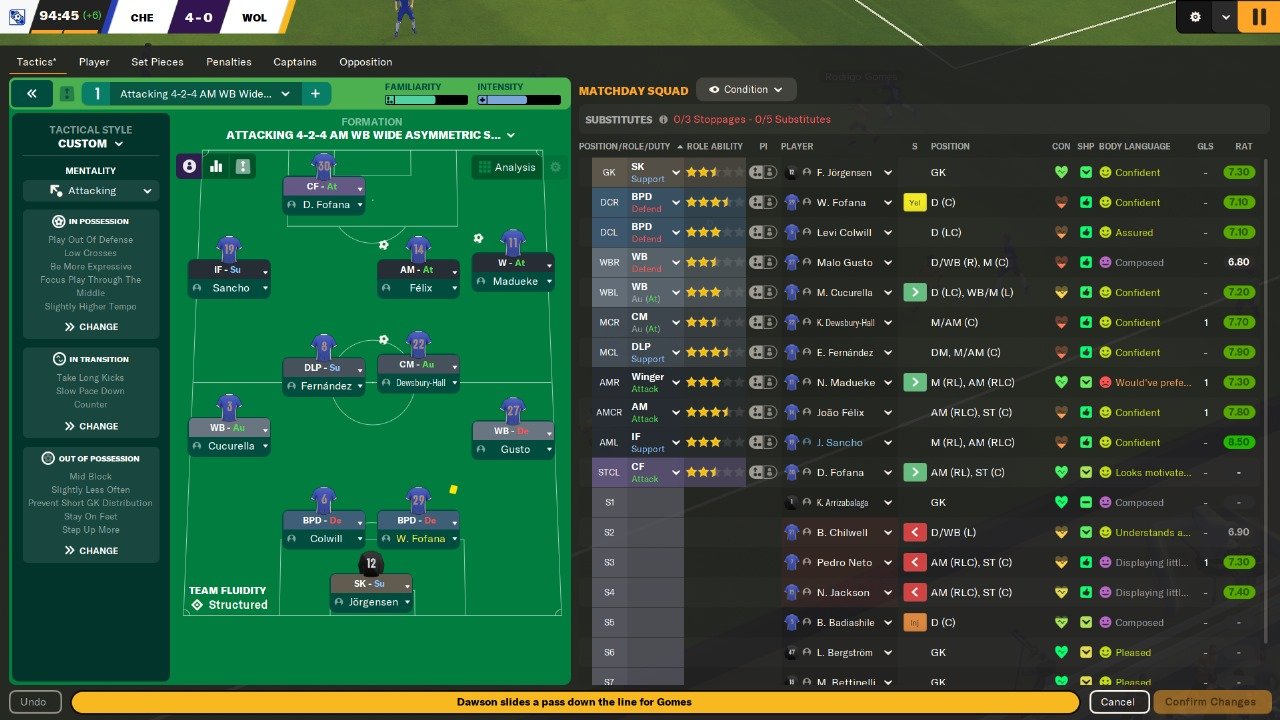This screenshot has height=720, width=1280.
Task: Select the Penalties tab
Action: coord(229,62)
